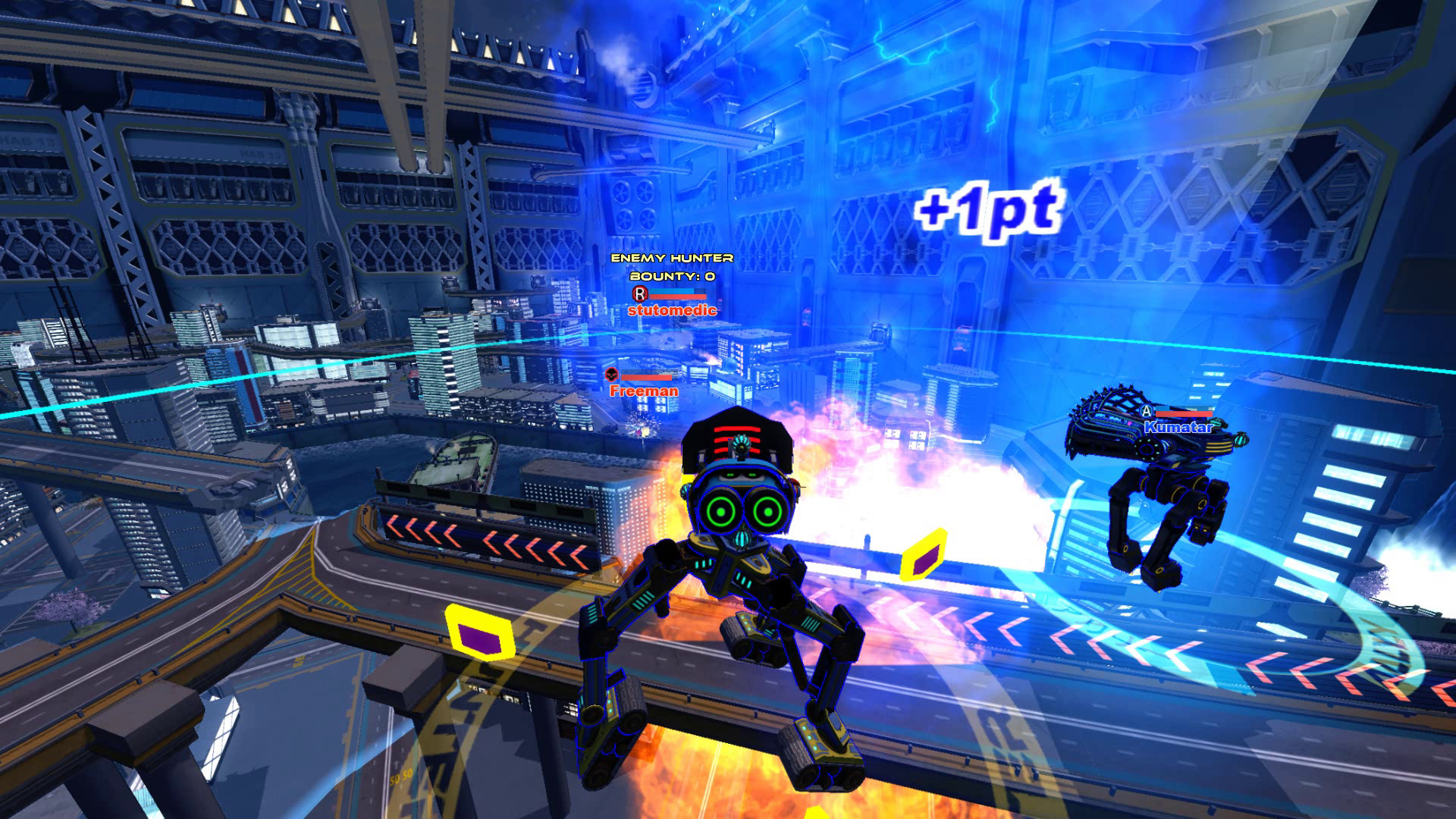The image size is (1456, 819).
Task: Select the stutomedic player nameplate
Action: click(673, 312)
